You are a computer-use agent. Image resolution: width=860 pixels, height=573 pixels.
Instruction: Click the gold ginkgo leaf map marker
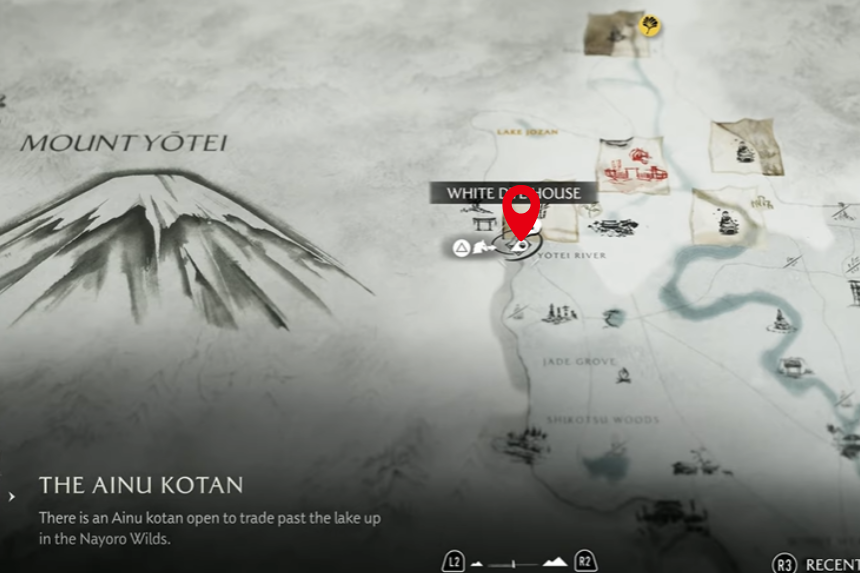tap(650, 25)
